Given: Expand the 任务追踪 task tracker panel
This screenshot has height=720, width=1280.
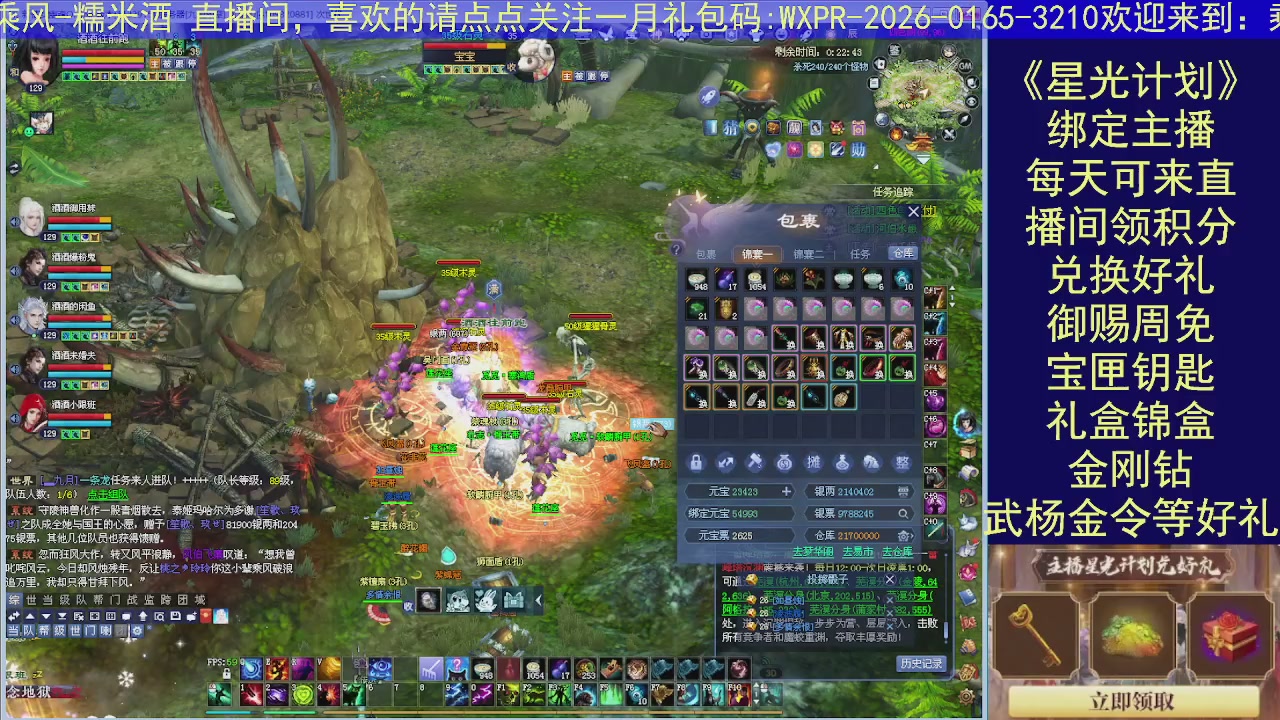Looking at the screenshot, I should click(893, 191).
